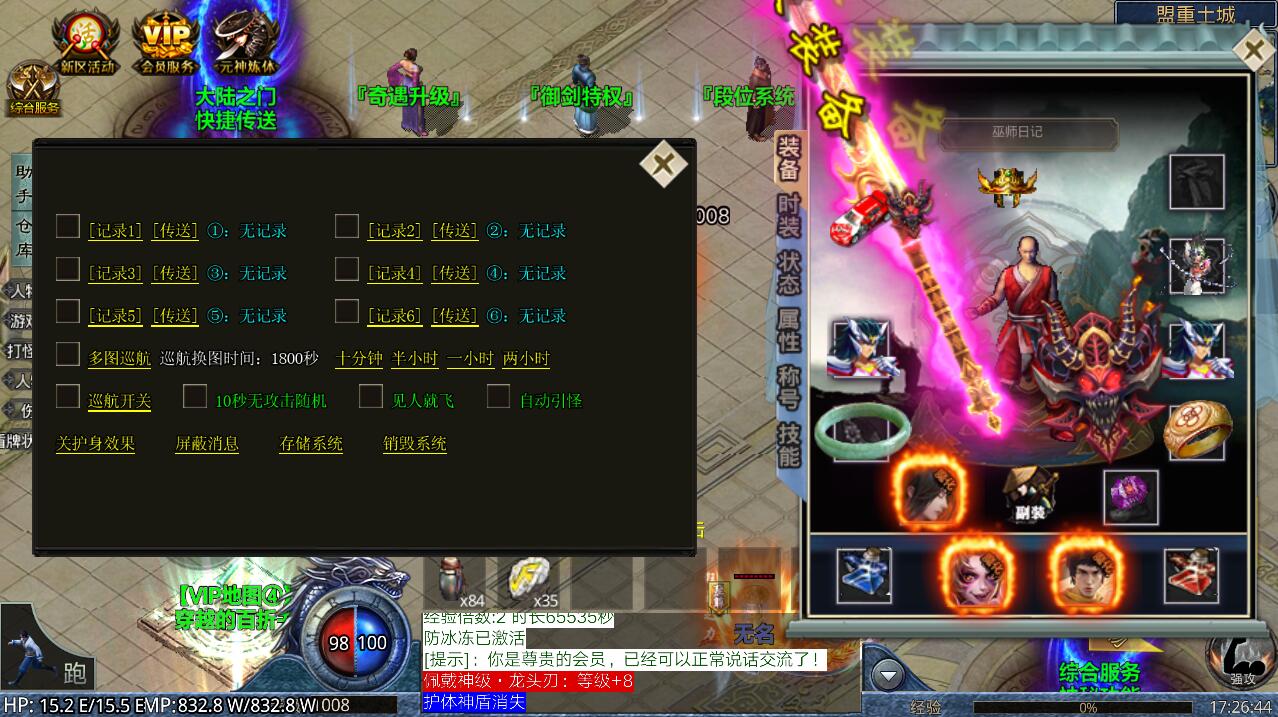Image resolution: width=1278 pixels, height=717 pixels.
Task: Close the equipment window
Action: 1252,50
